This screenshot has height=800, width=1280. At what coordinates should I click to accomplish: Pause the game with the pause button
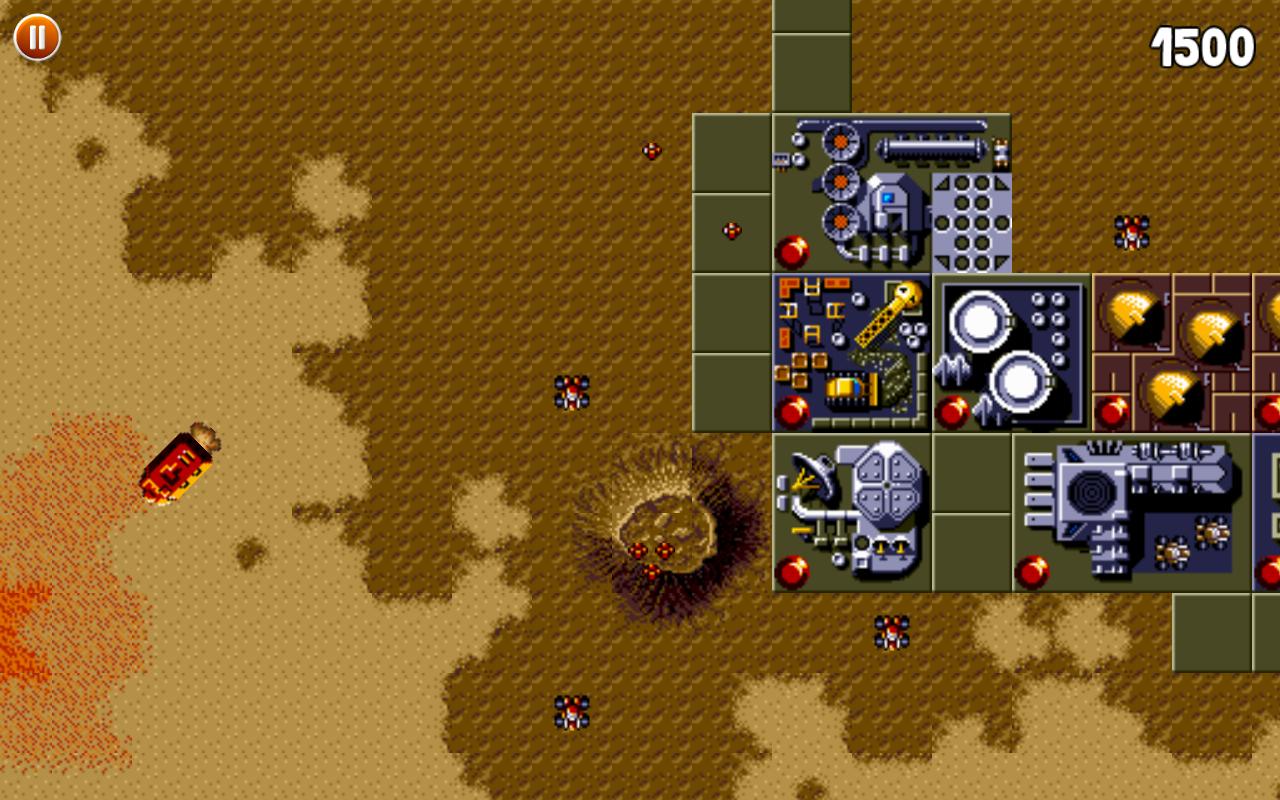pos(36,38)
